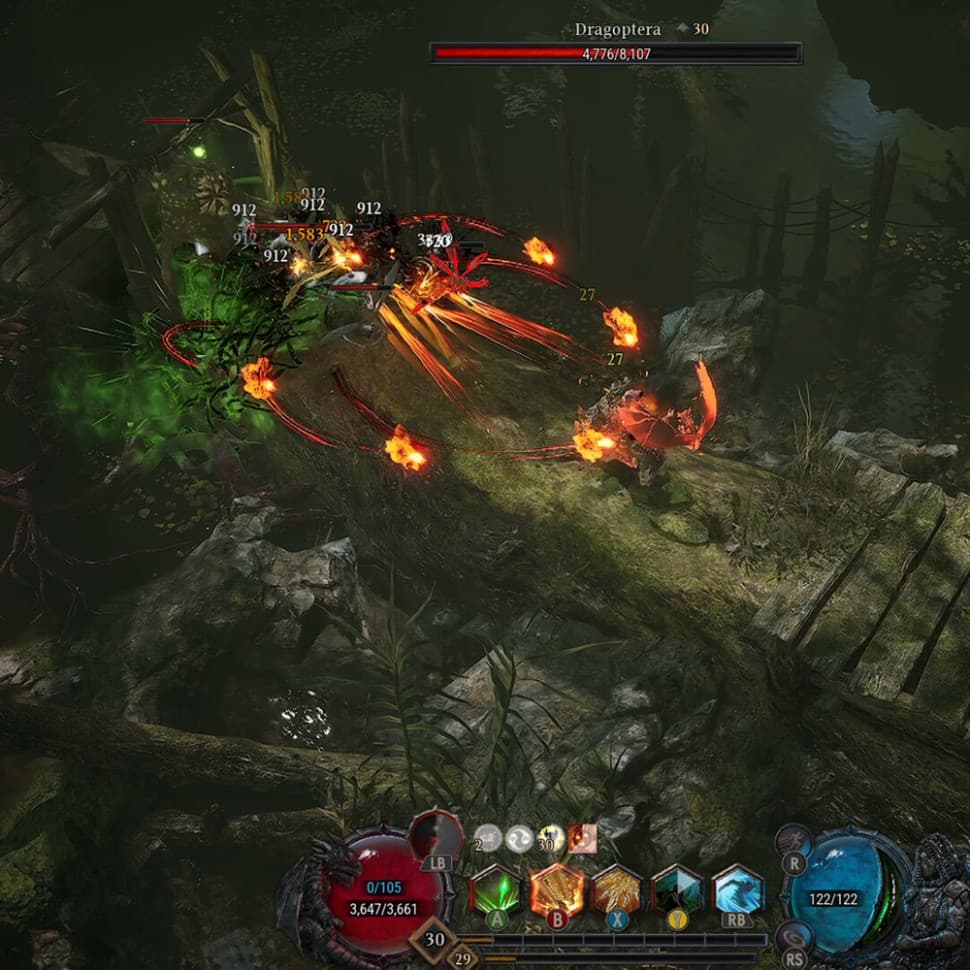Select the first grey buff with 2 stacks
Screen dimensions: 970x970
tap(487, 838)
